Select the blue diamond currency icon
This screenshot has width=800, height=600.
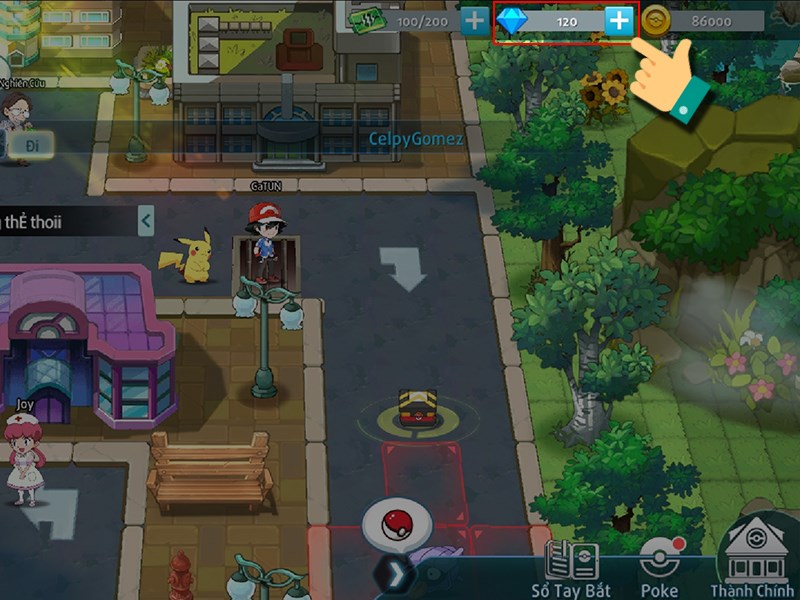click(512, 21)
